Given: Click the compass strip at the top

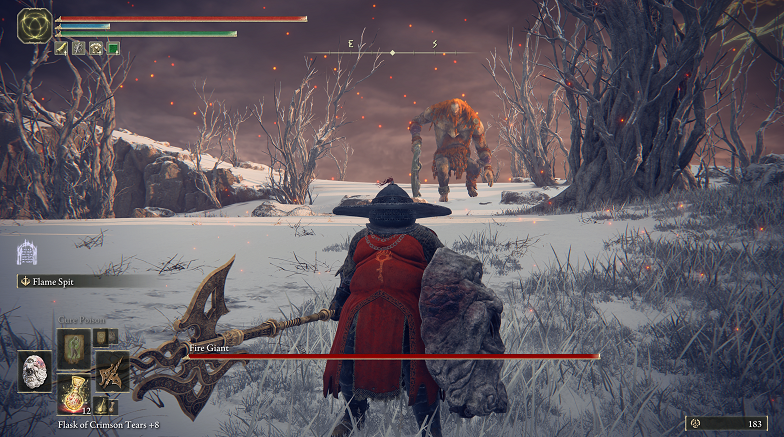Looking at the screenshot, I should [391, 51].
